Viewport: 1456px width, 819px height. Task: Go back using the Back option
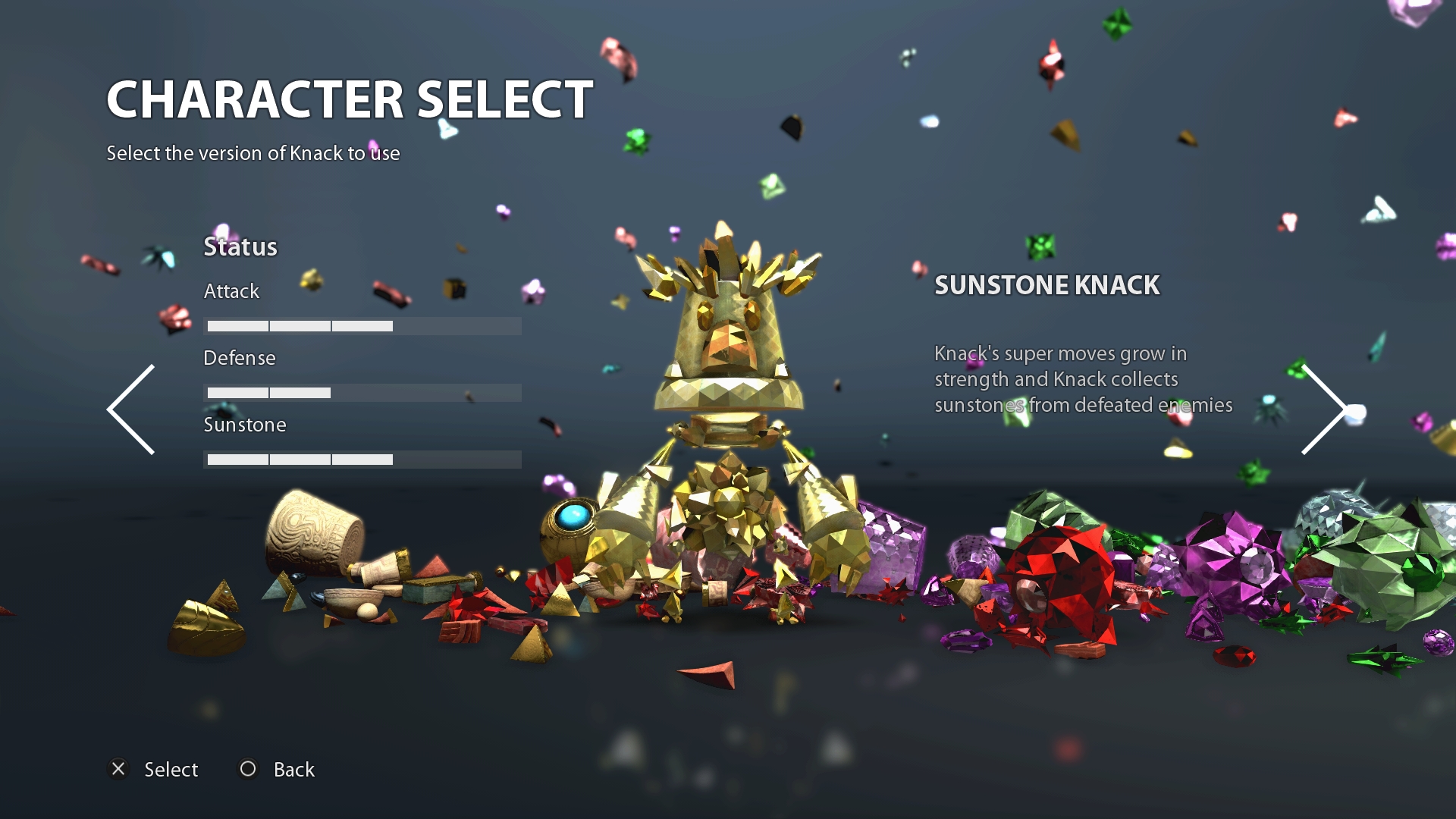(278, 769)
